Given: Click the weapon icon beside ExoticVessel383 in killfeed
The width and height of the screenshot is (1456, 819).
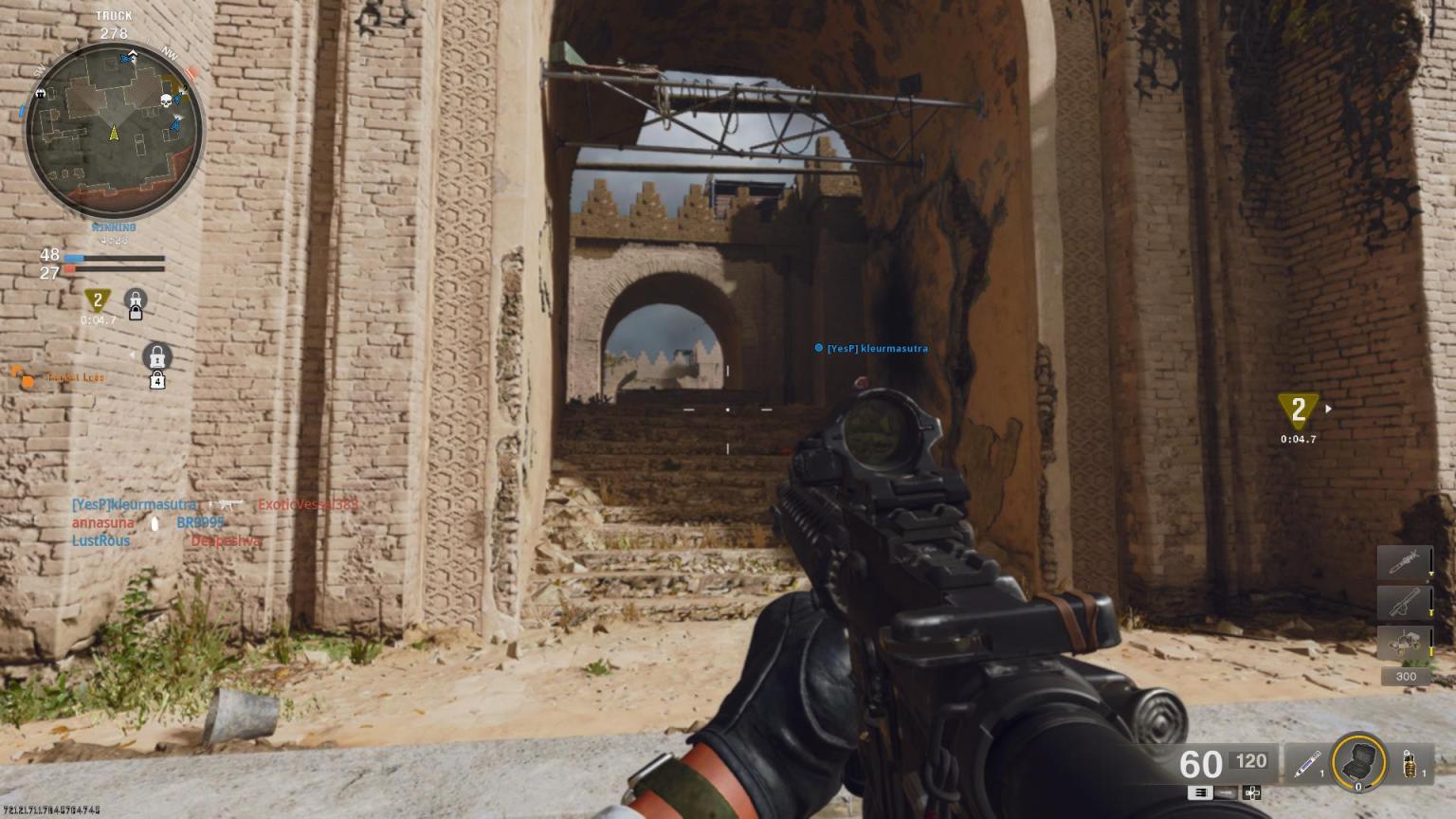Looking at the screenshot, I should click(x=227, y=505).
